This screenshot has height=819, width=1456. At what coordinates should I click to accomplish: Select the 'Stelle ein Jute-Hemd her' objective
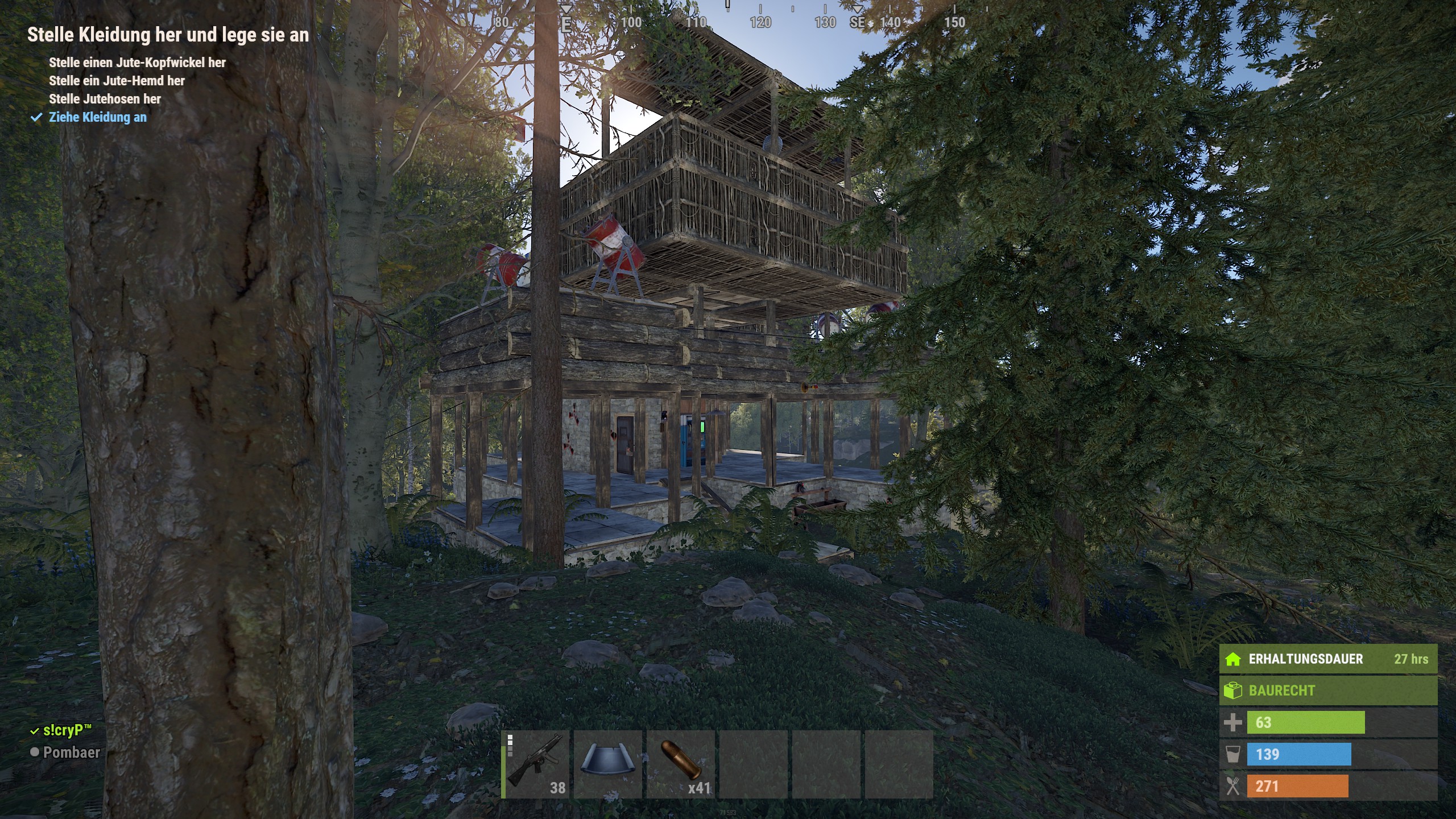pos(117,81)
